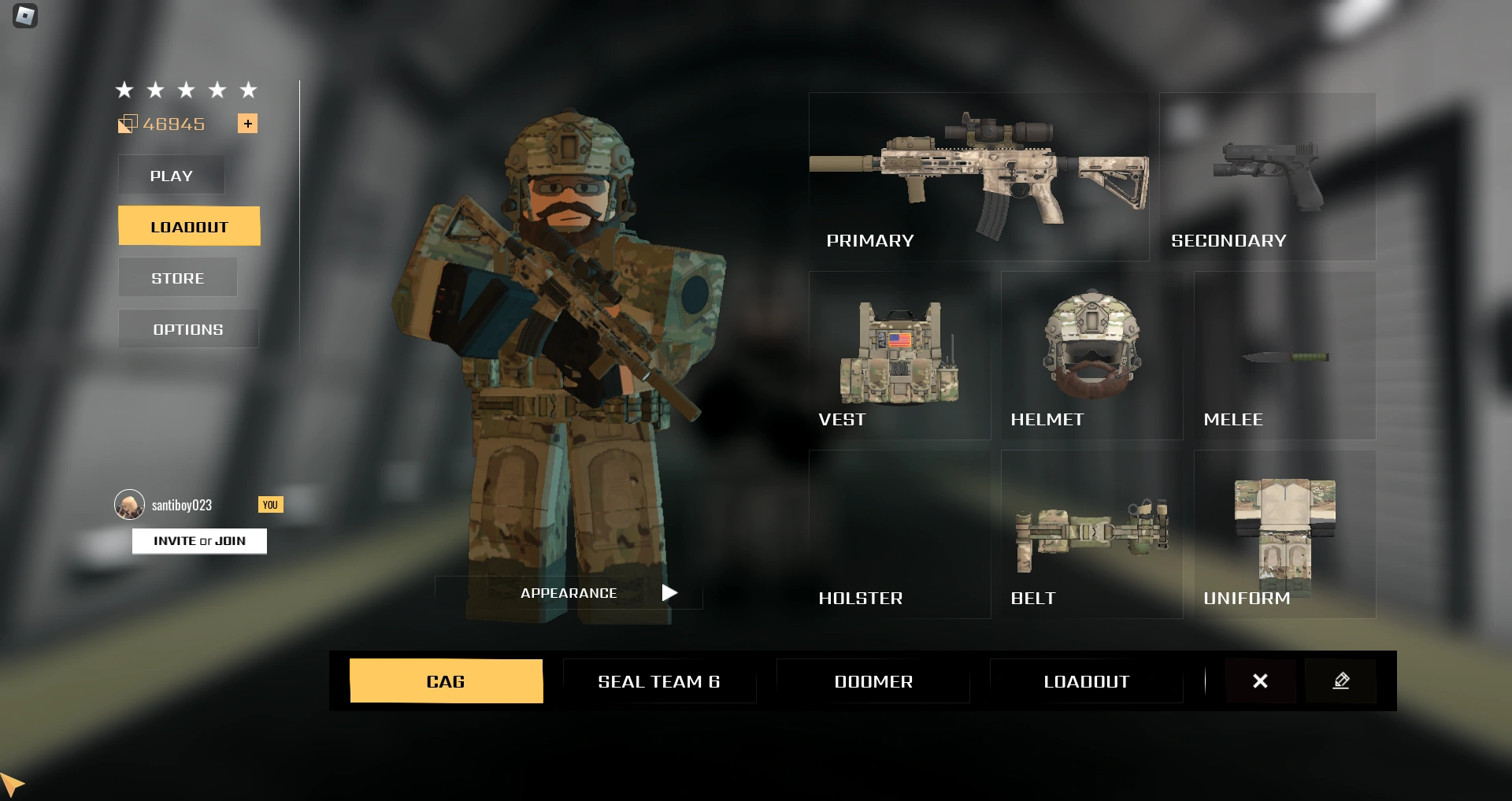Click the PLAY button
The image size is (1512, 801).
171,175
